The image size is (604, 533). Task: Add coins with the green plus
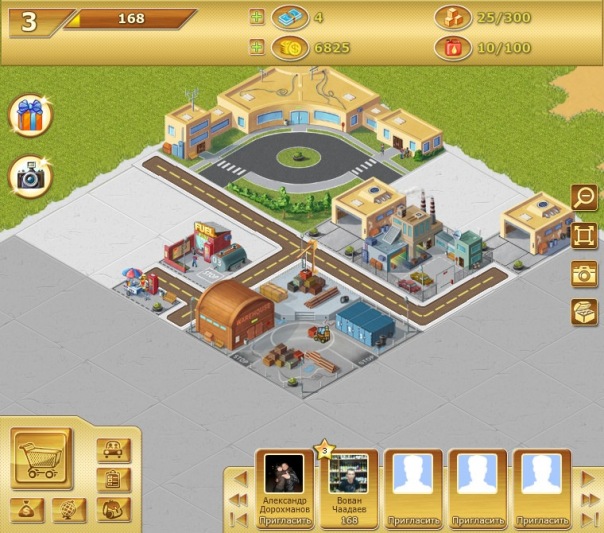pyautogui.click(x=257, y=47)
